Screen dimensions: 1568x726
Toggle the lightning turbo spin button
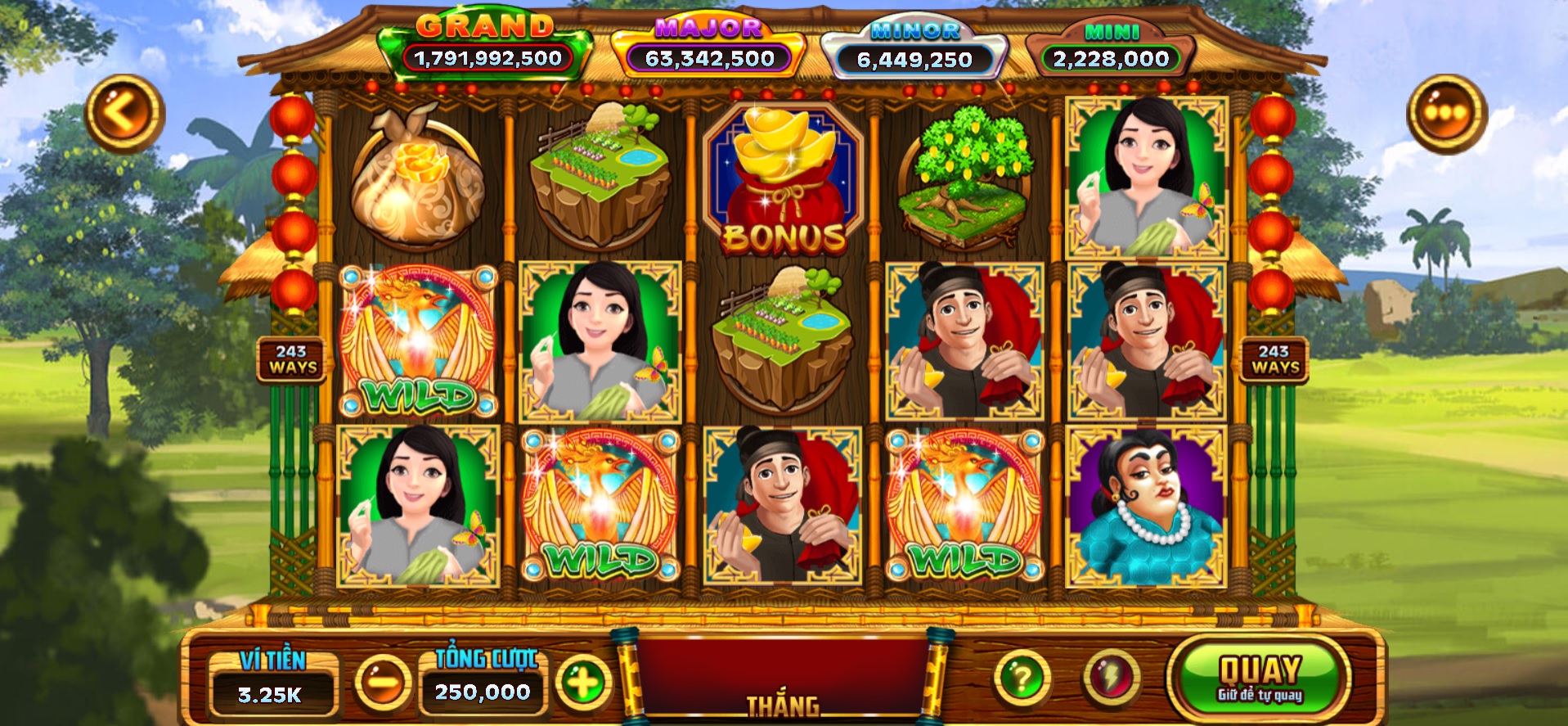pos(1112,678)
